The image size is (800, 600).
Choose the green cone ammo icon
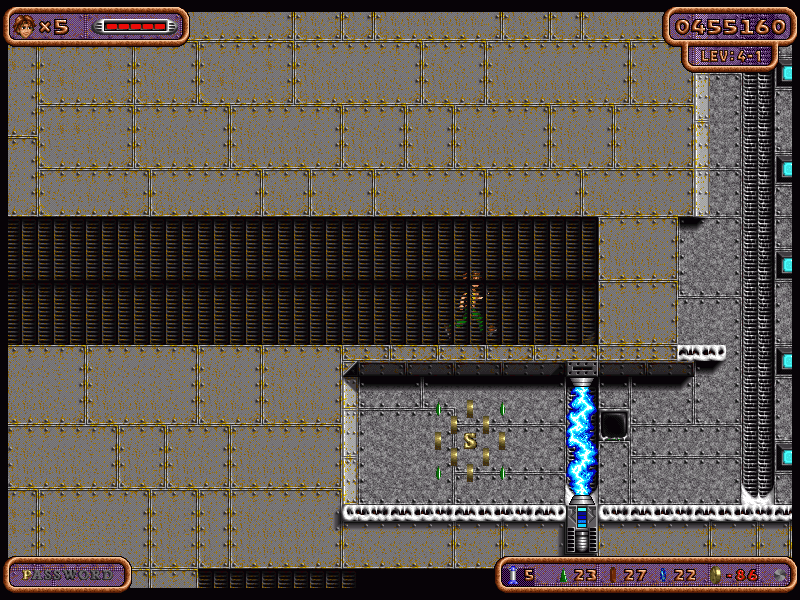coord(562,575)
